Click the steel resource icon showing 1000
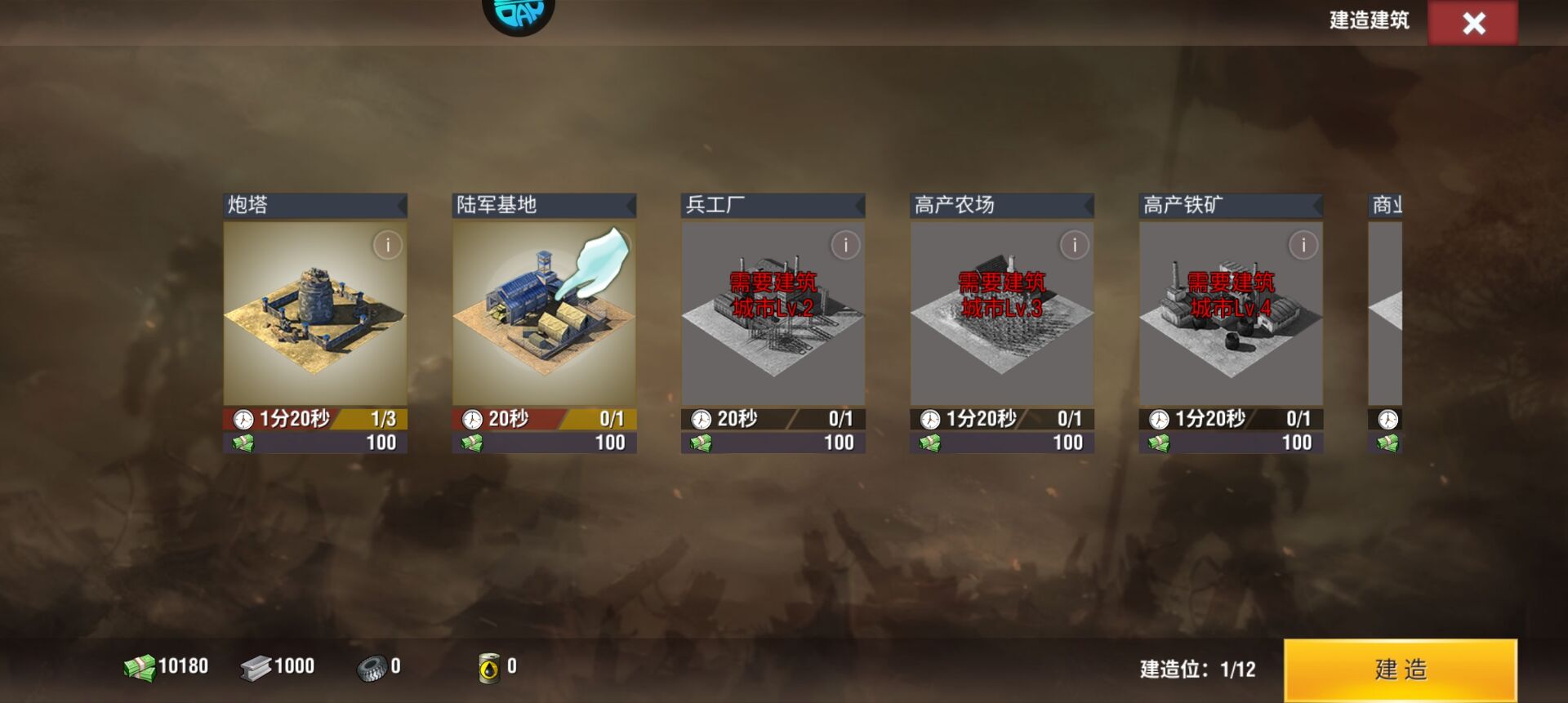1568x703 pixels. point(256,666)
